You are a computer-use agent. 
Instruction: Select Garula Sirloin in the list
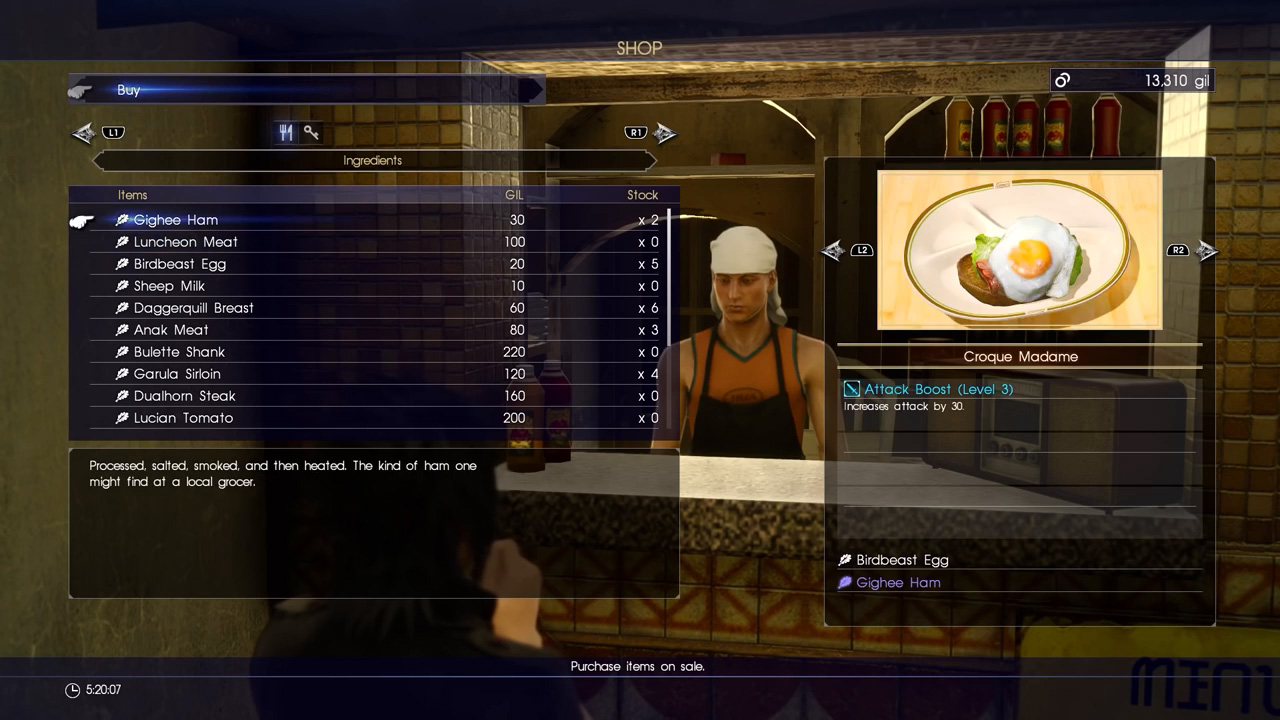point(177,374)
